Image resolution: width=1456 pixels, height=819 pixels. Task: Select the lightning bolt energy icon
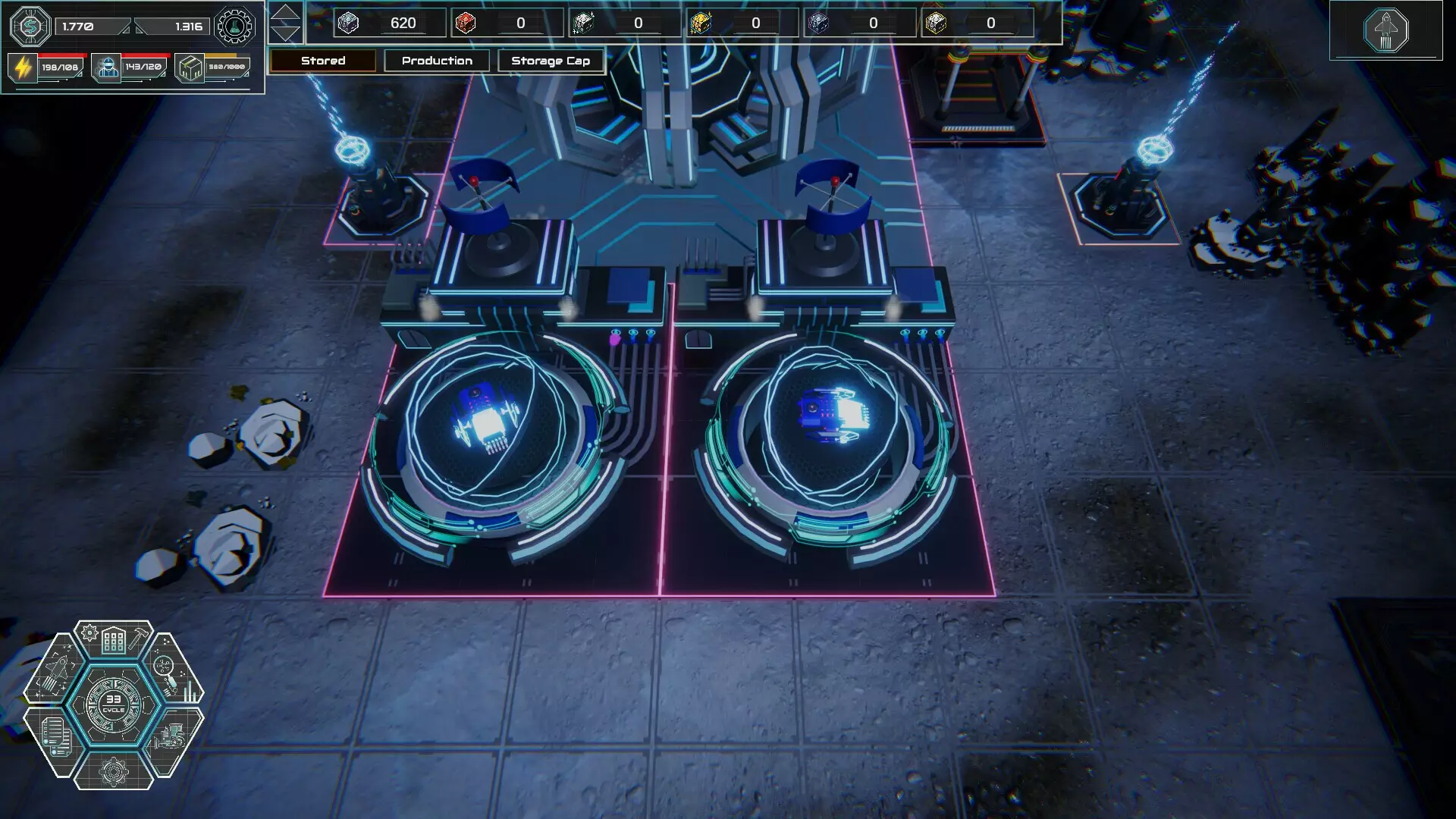(x=23, y=67)
